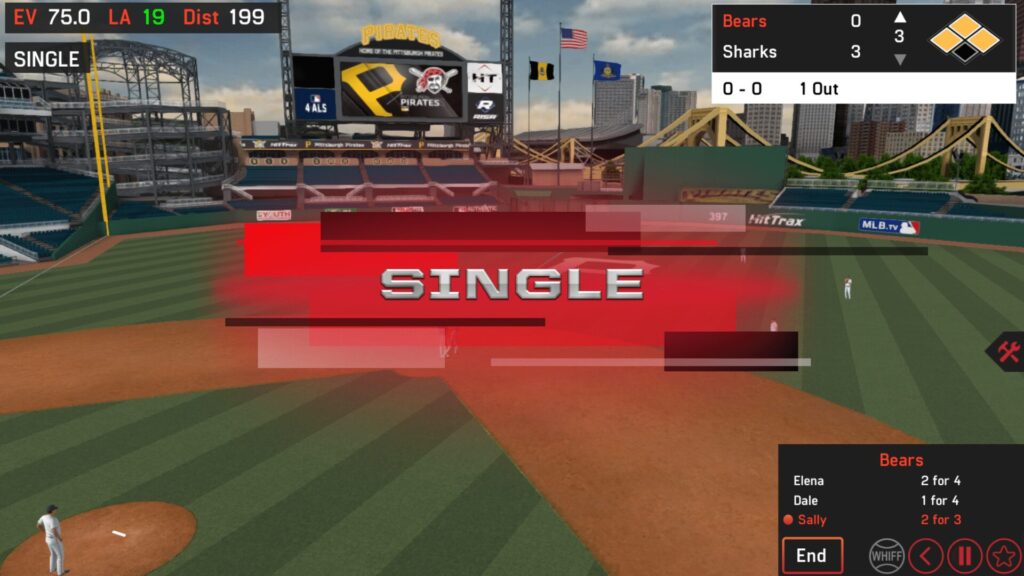This screenshot has height=576, width=1024.
Task: Select Elena in the Bears lineup
Action: (809, 481)
